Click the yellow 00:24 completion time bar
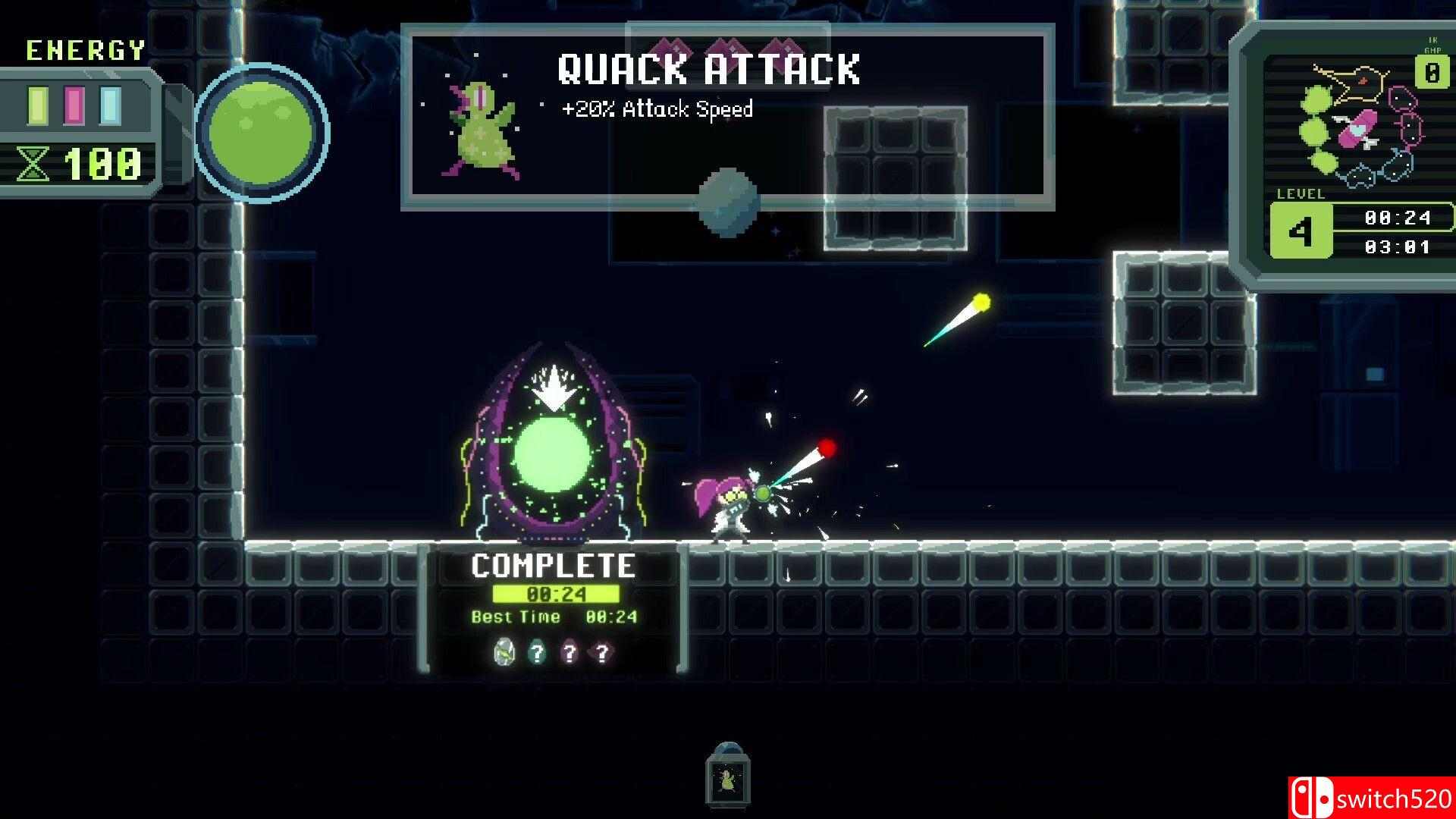 coord(554,594)
